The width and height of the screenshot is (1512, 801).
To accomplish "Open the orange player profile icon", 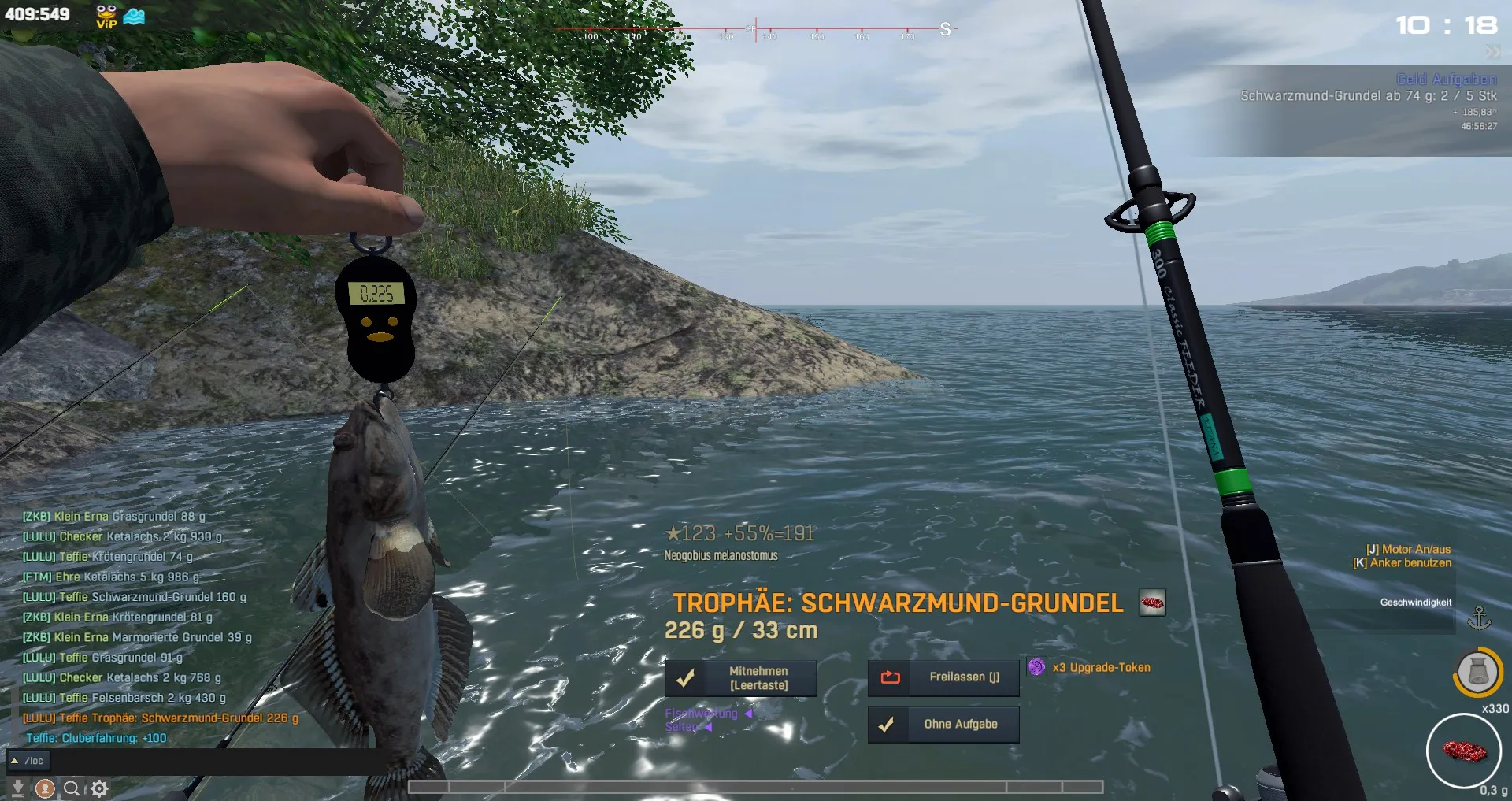I will (45, 788).
